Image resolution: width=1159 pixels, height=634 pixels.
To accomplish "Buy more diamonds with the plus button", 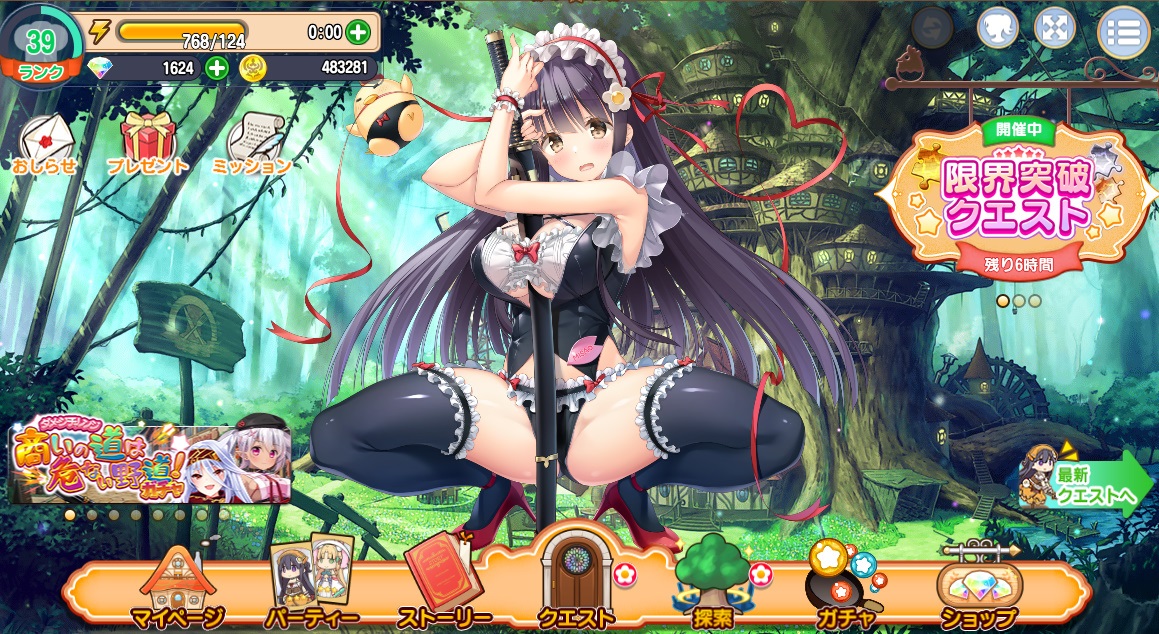I will coord(217,68).
